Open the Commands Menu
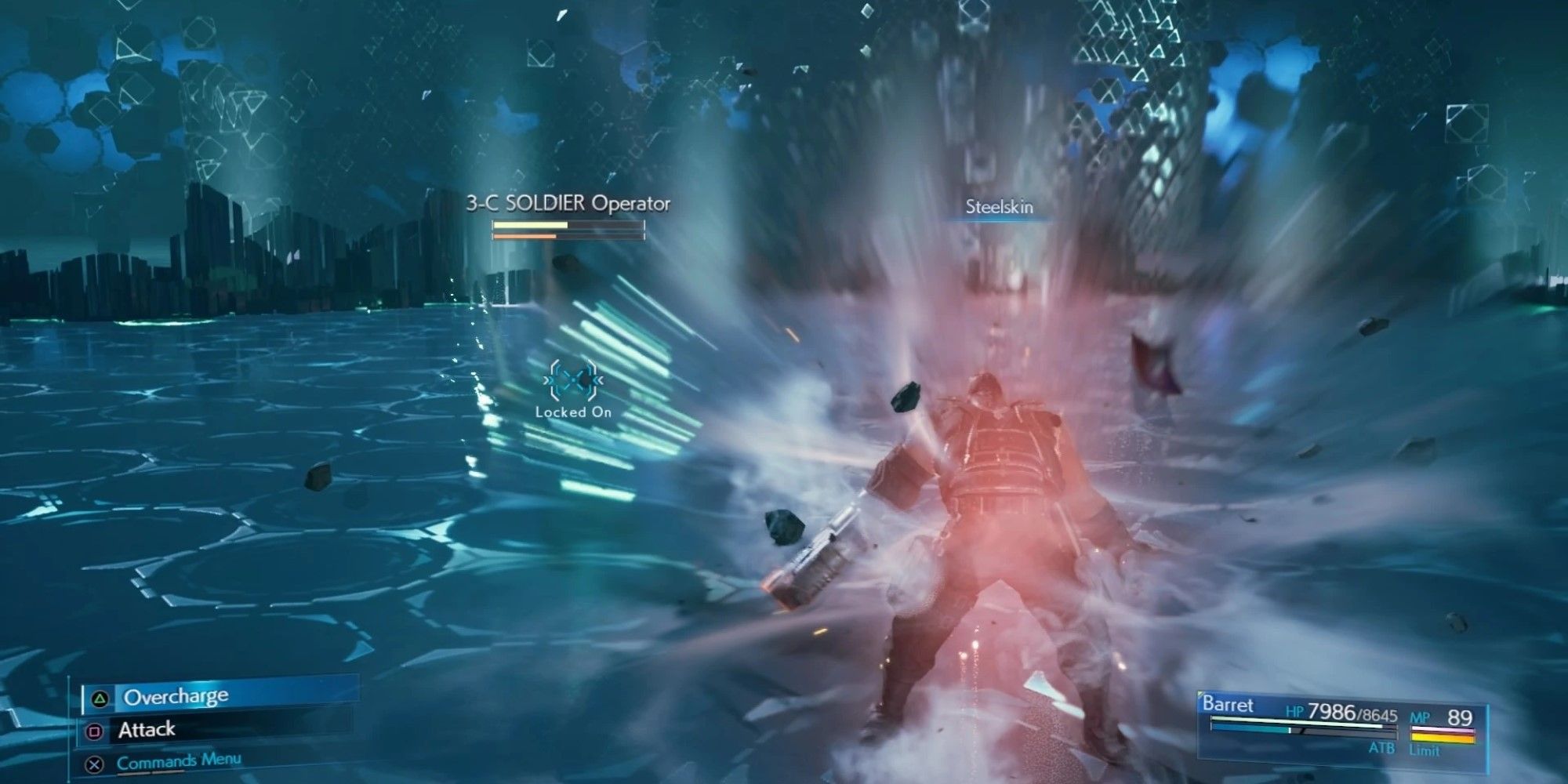1568x784 pixels. 179,764
